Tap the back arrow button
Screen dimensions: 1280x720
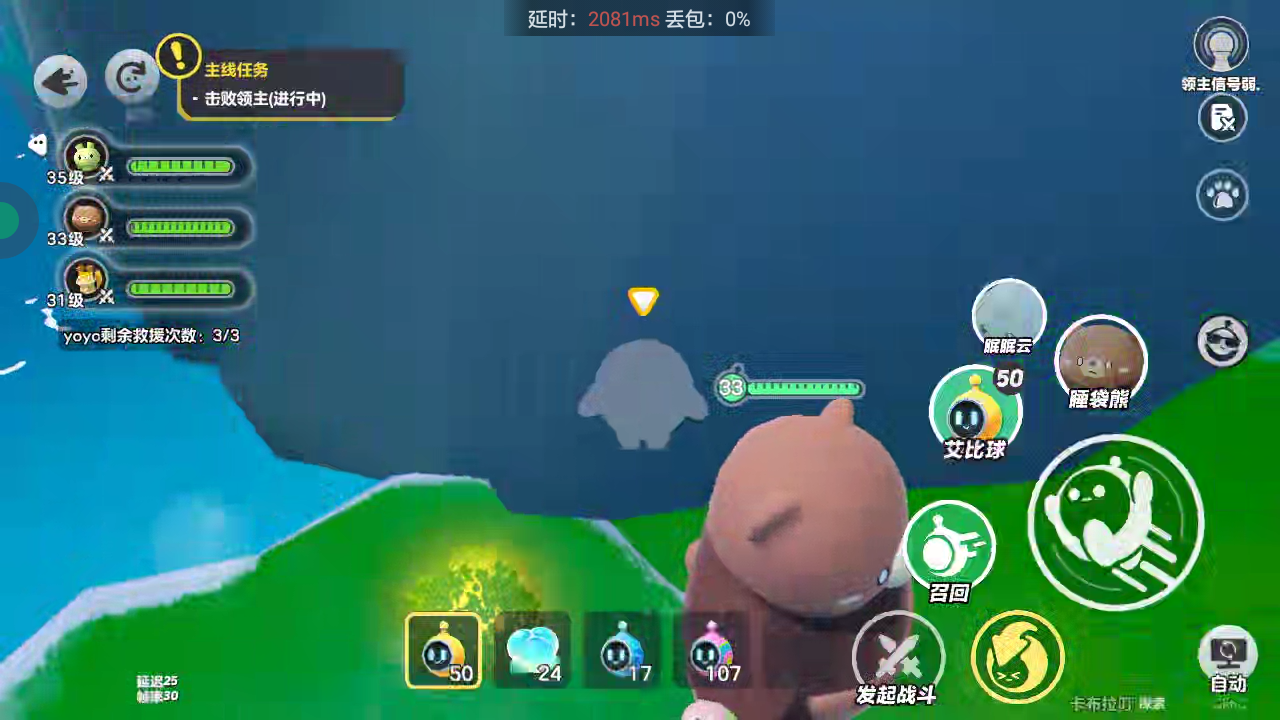click(60, 81)
